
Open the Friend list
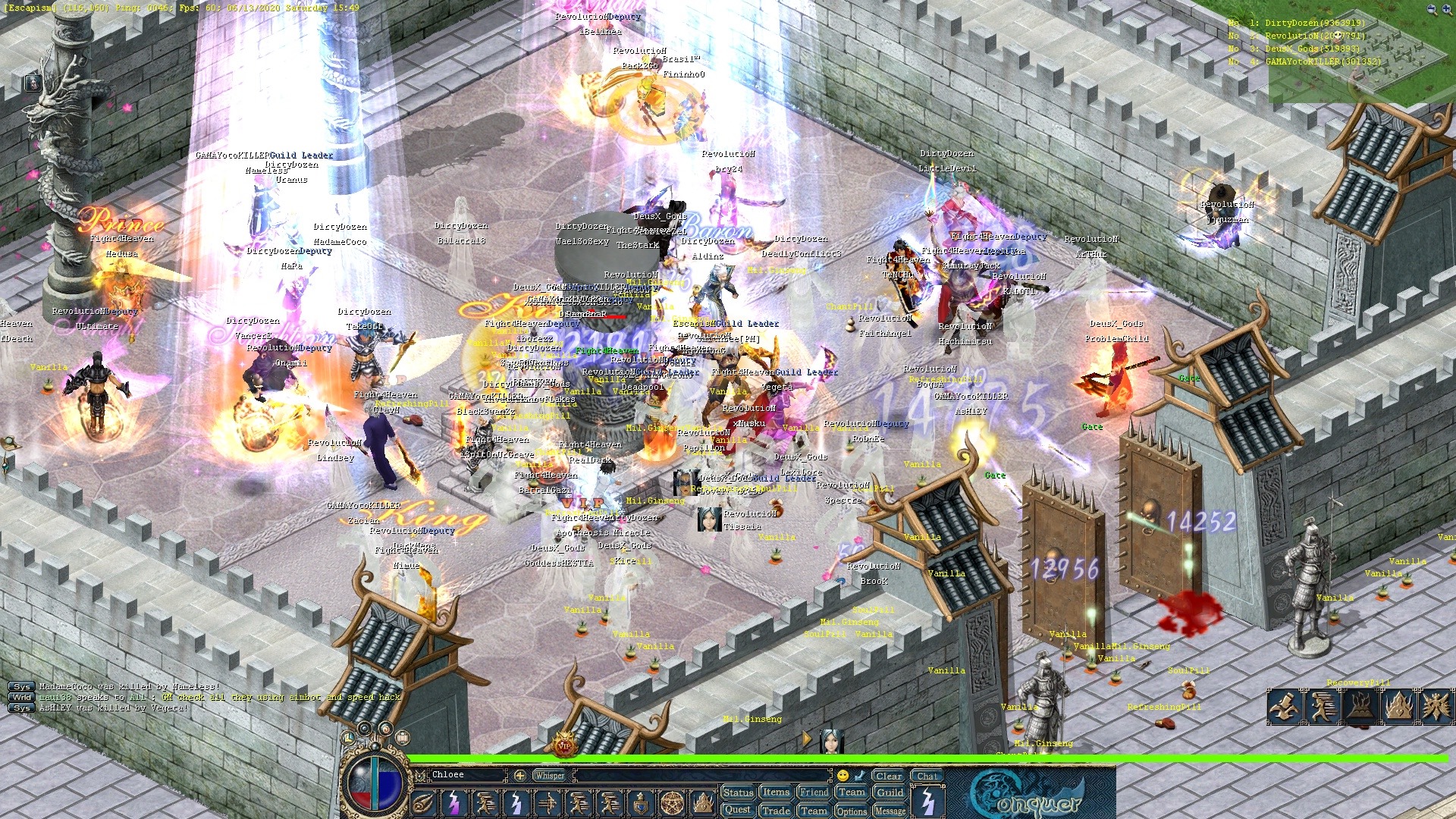point(814,791)
